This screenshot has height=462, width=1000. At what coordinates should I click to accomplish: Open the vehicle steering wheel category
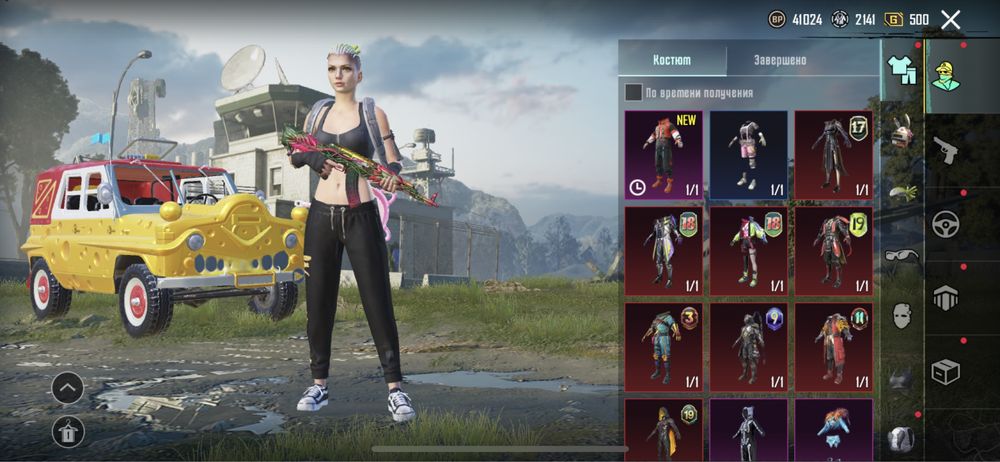pos(945,224)
